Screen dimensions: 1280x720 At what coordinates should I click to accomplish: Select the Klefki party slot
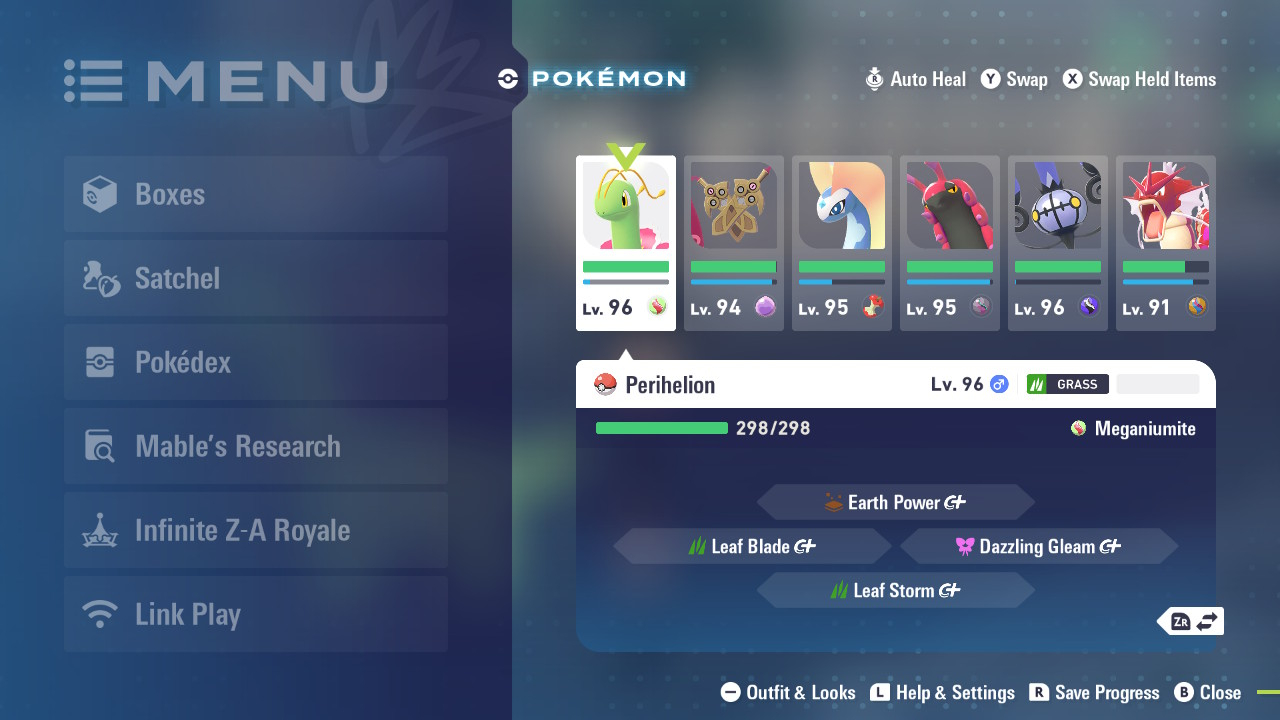pyautogui.click(x=734, y=243)
